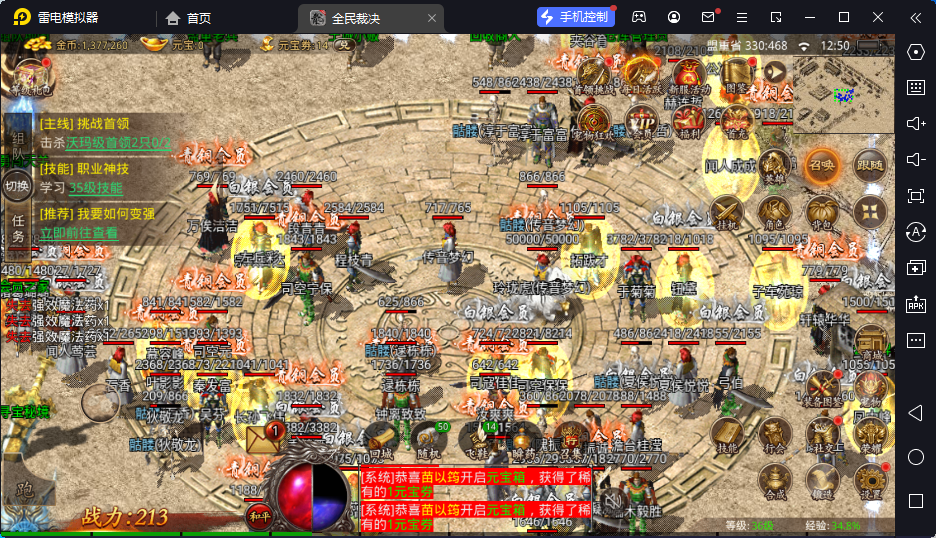
Task: Open the 行会 guild menu
Action: click(x=774, y=434)
